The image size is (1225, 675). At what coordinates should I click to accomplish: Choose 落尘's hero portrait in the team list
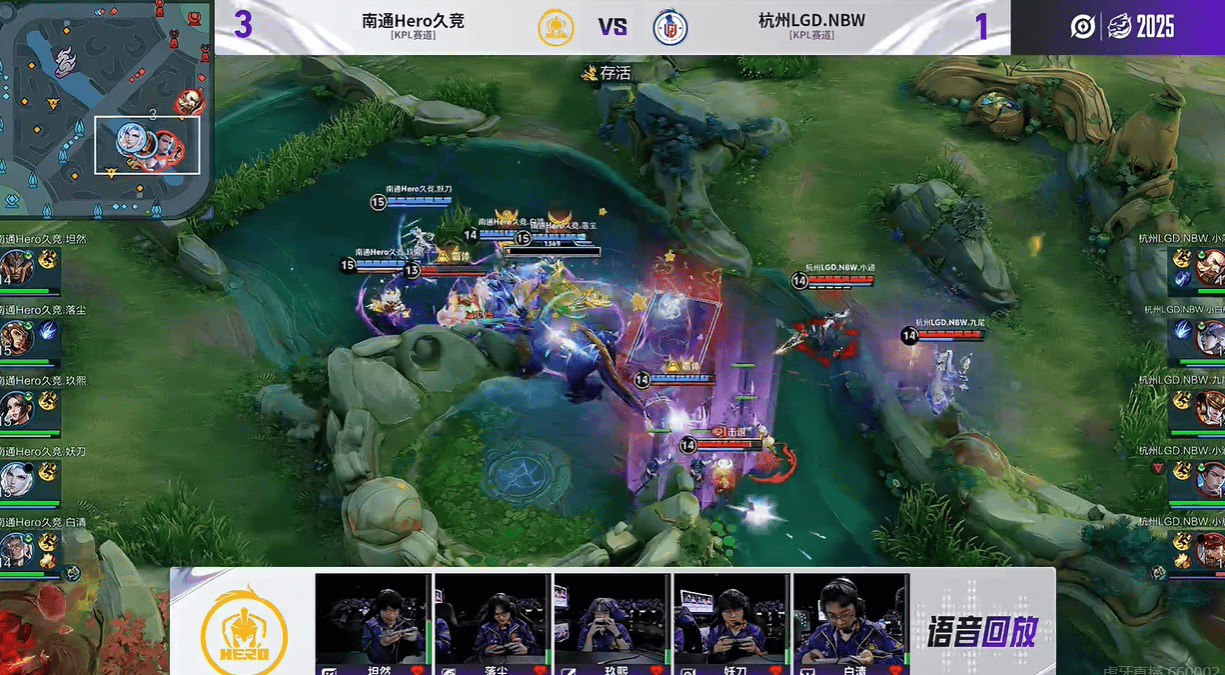click(15, 339)
